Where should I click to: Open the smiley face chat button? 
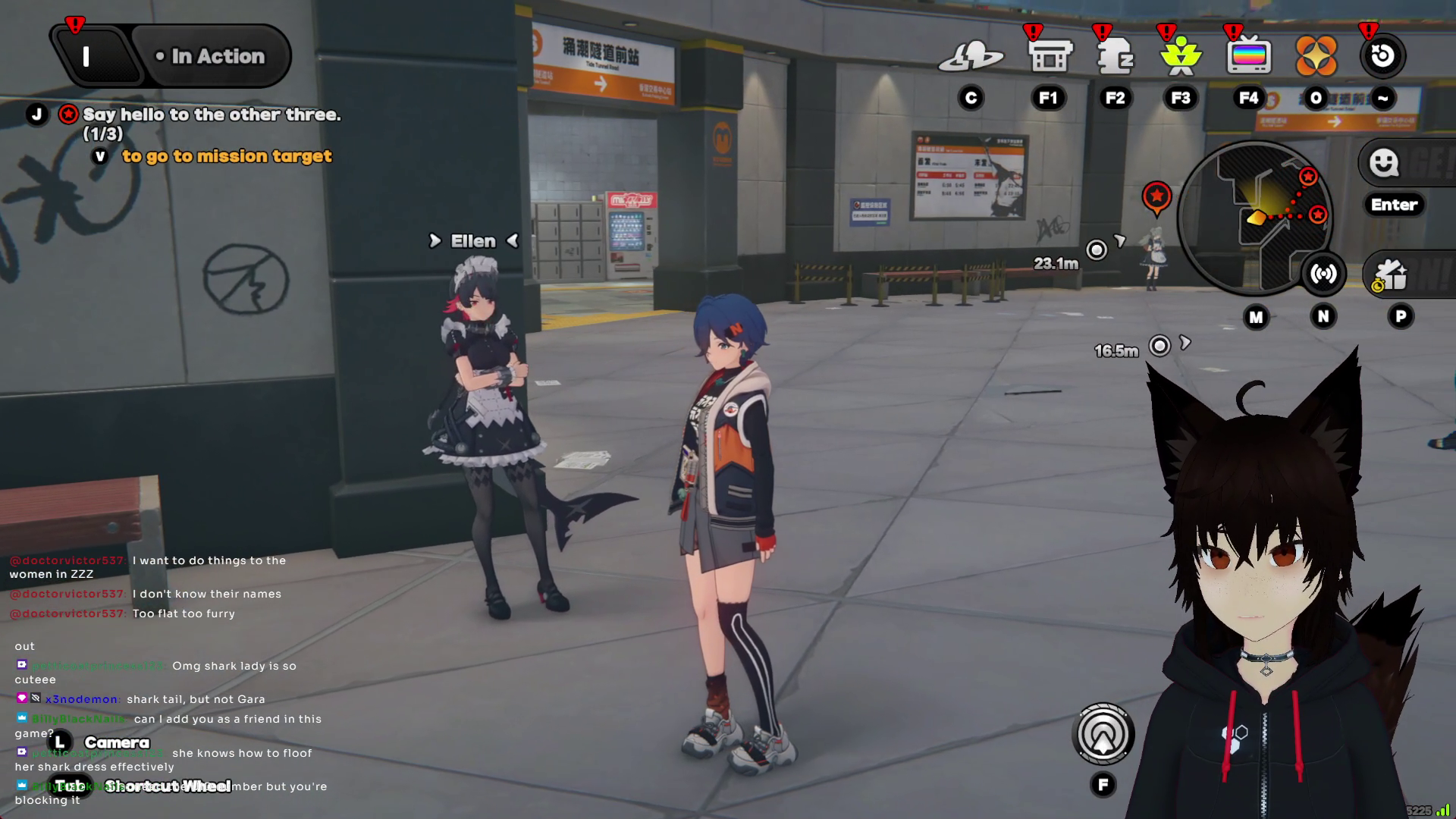1384,162
